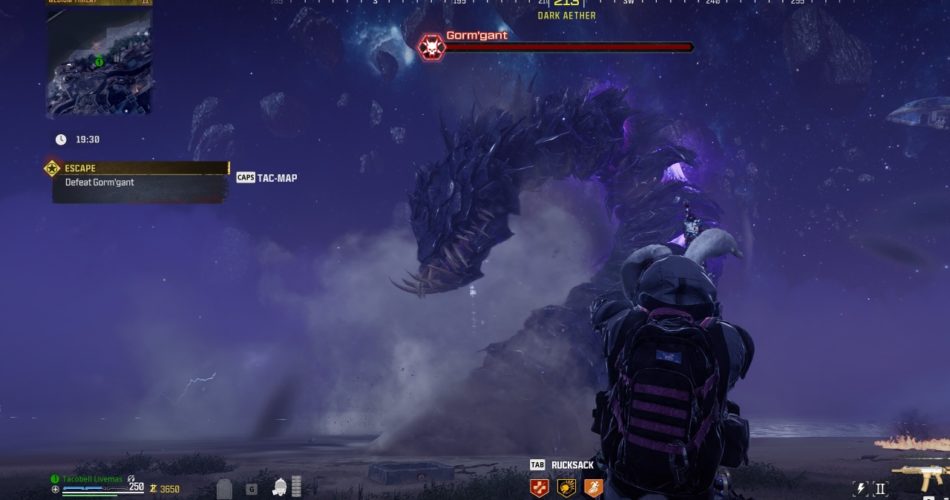Click the Gorm'gant boss skull icon
Viewport: 950px width, 500px height.
tap(431, 46)
